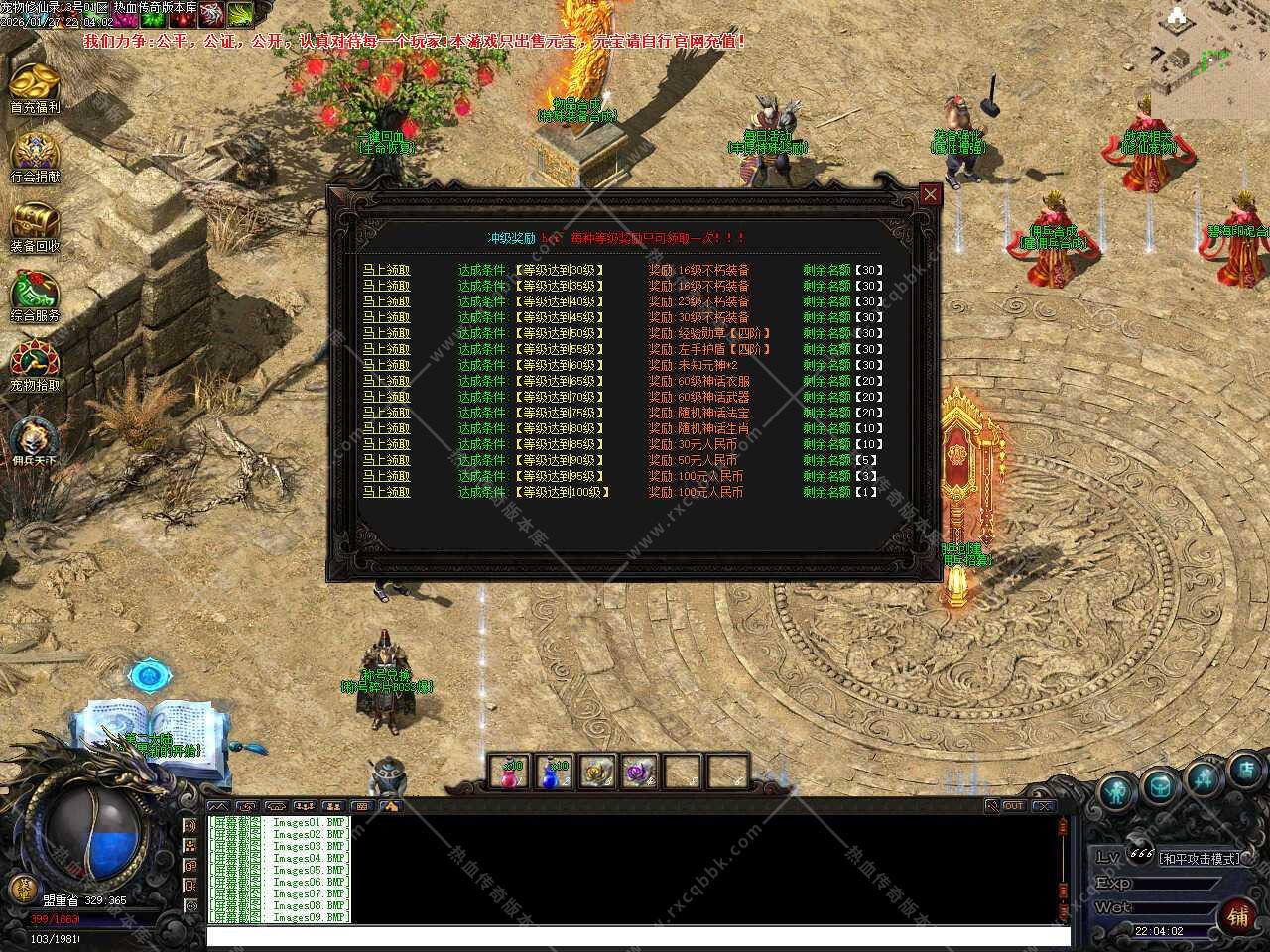
Task: Toggle the 和平攻击模式 attack mode
Action: [1200, 859]
